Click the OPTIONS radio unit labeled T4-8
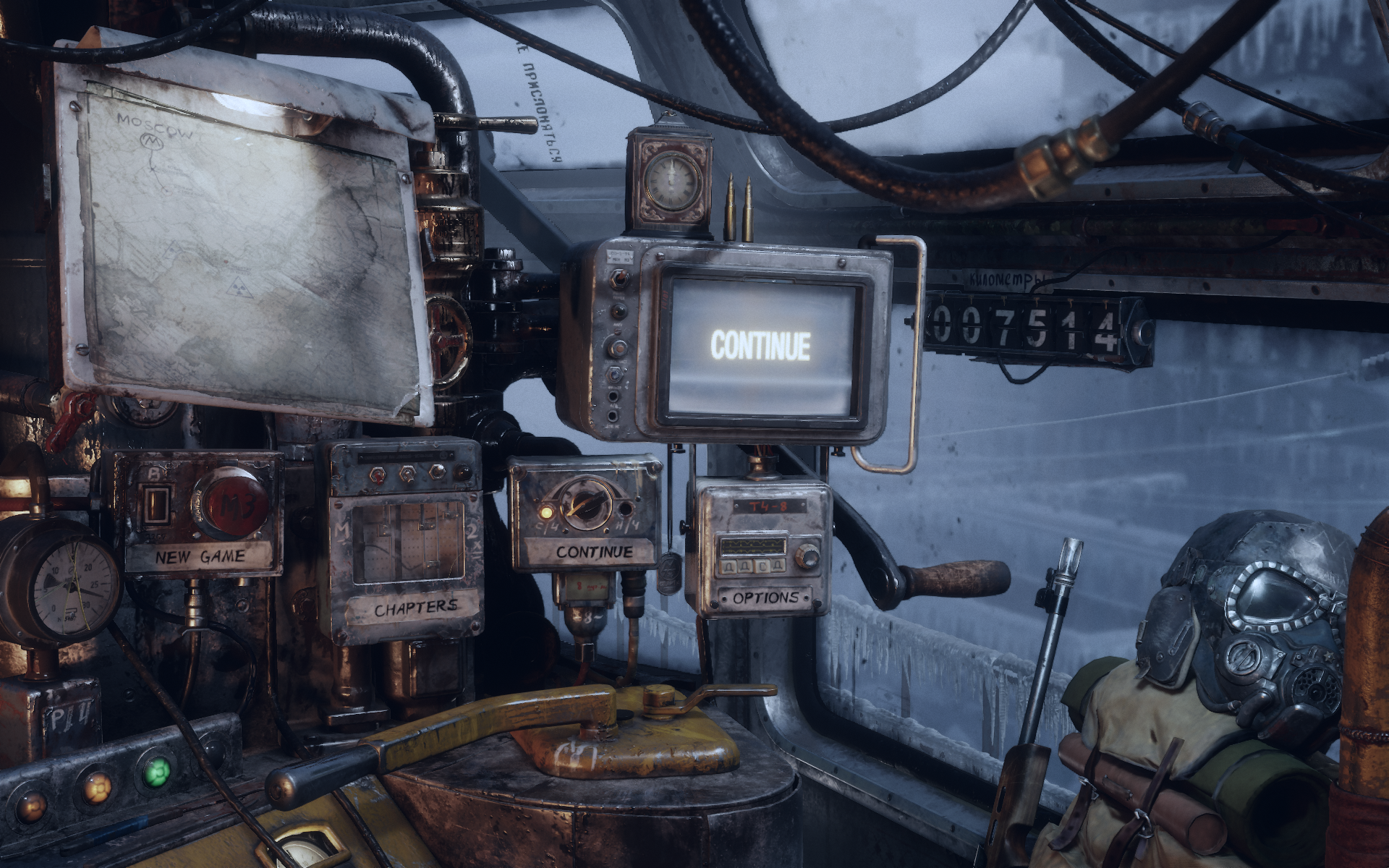Image resolution: width=1389 pixels, height=868 pixels. [x=763, y=550]
